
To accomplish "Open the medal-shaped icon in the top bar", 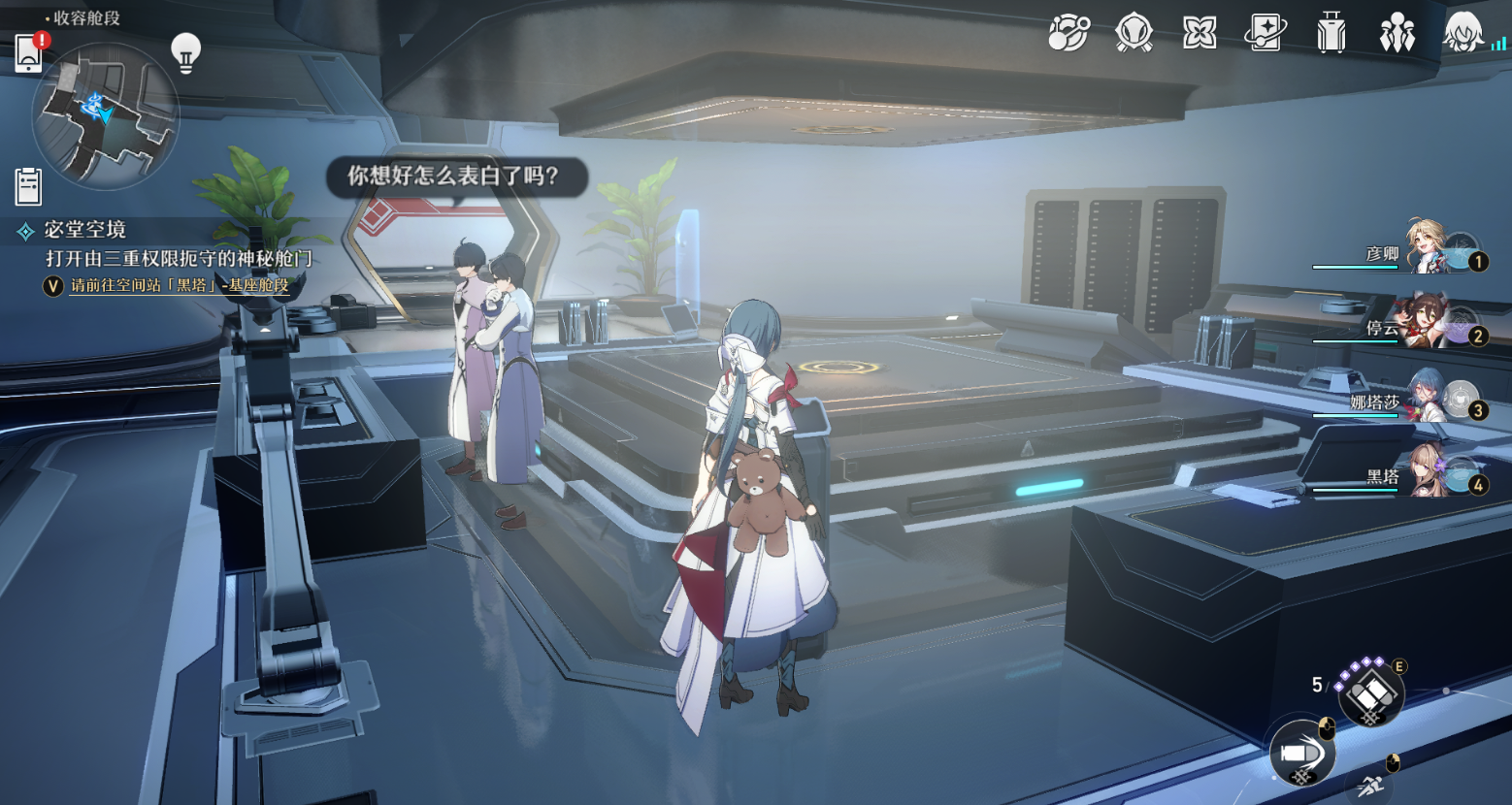I will [x=1134, y=34].
